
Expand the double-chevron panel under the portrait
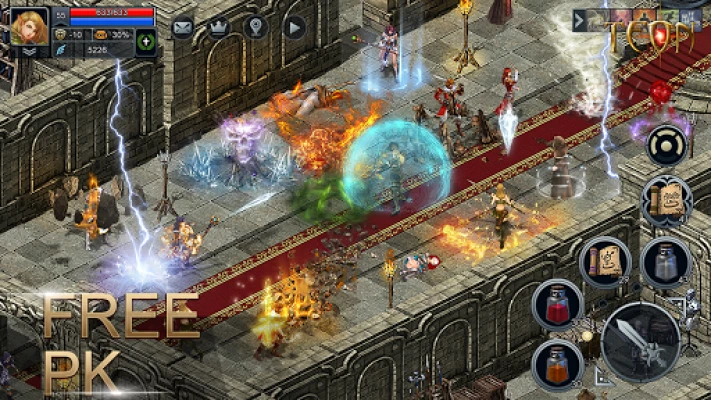29,50
